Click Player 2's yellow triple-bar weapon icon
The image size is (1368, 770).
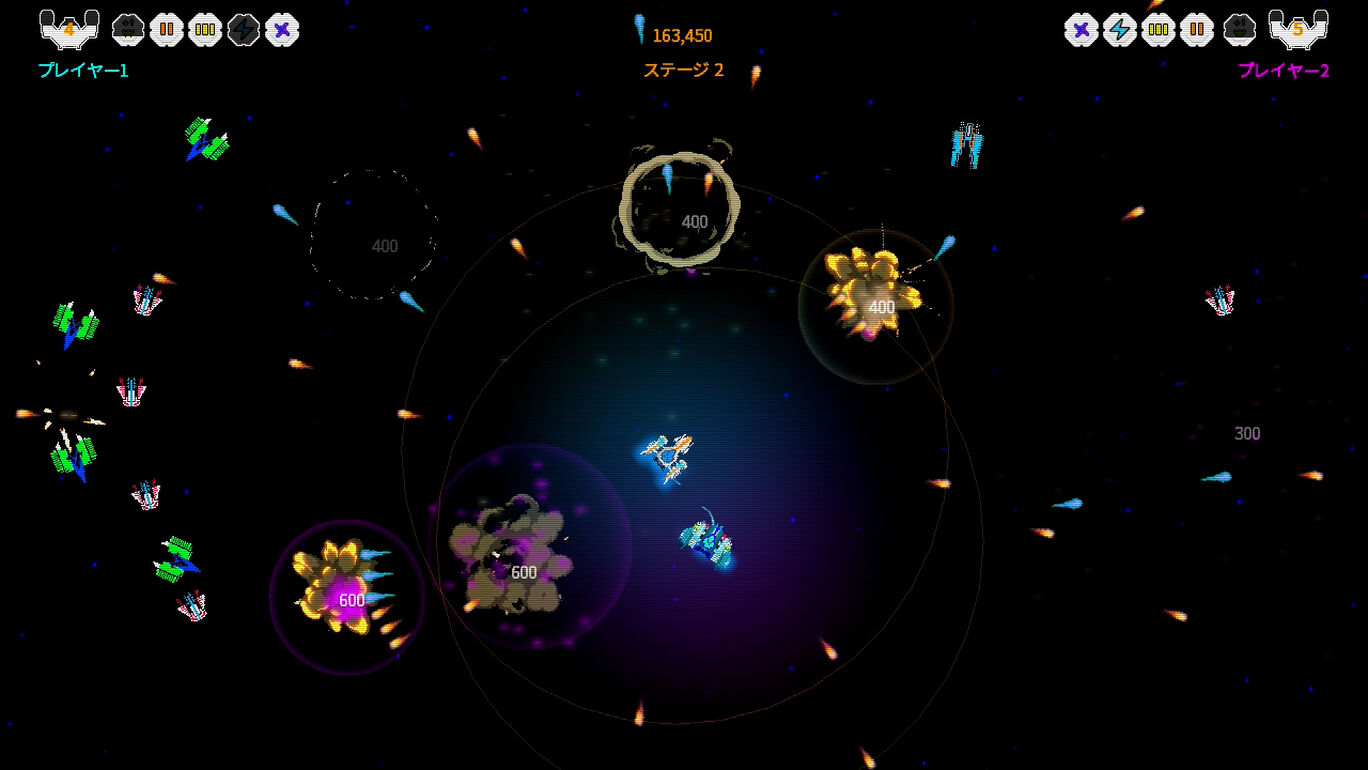tap(1159, 29)
